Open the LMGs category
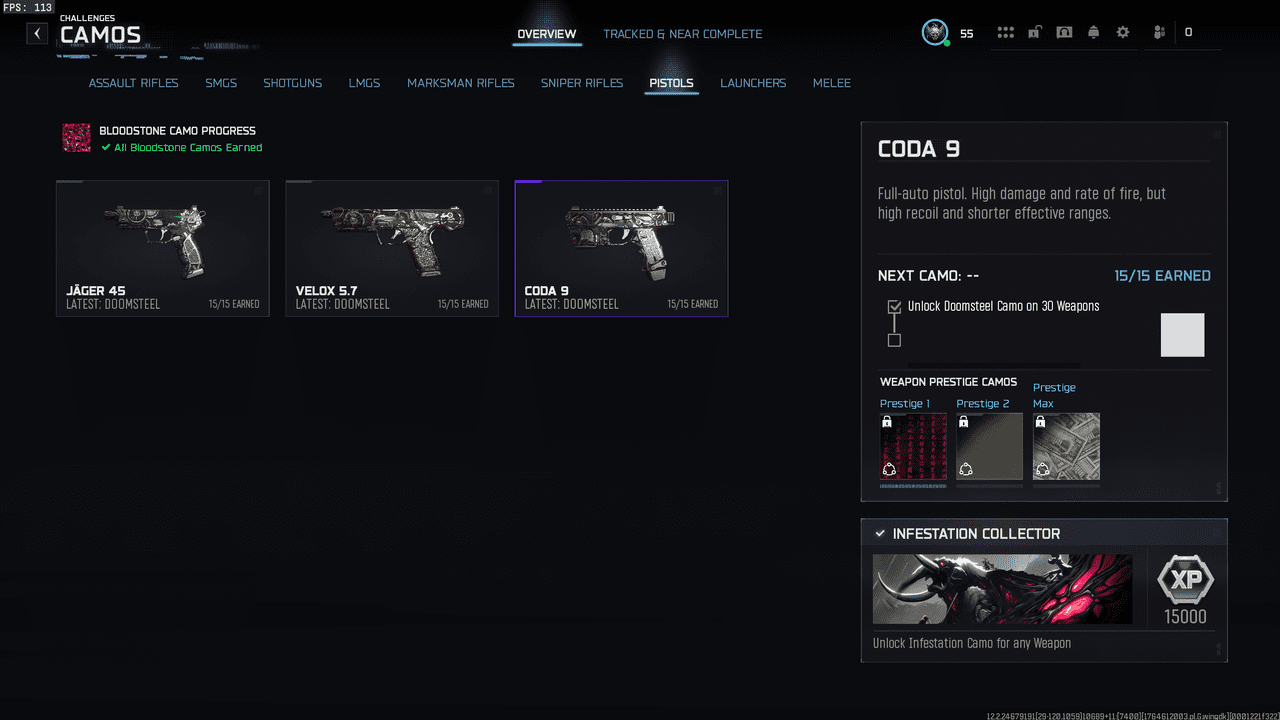1280x720 pixels. coord(364,83)
